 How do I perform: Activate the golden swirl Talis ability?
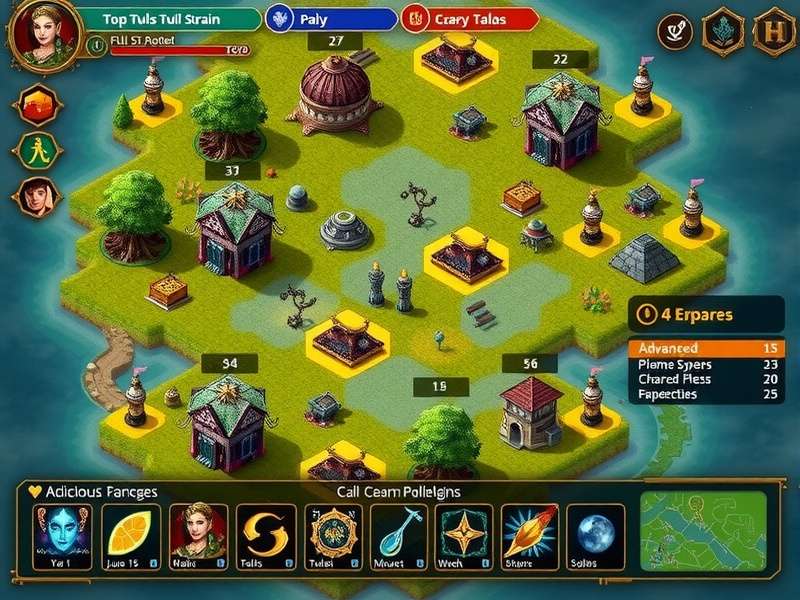[x=265, y=536]
